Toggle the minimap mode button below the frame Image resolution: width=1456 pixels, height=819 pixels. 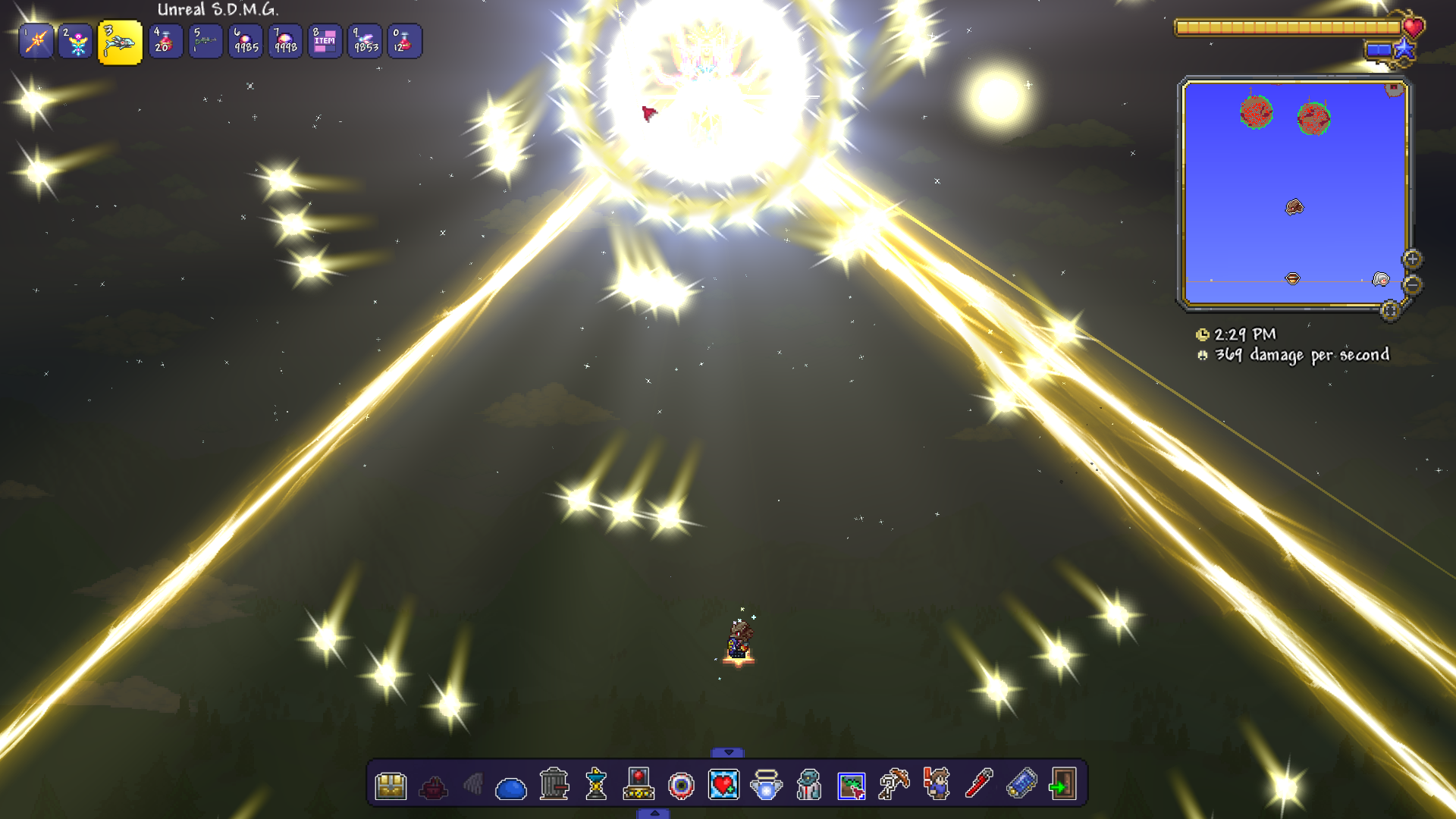tap(1389, 310)
